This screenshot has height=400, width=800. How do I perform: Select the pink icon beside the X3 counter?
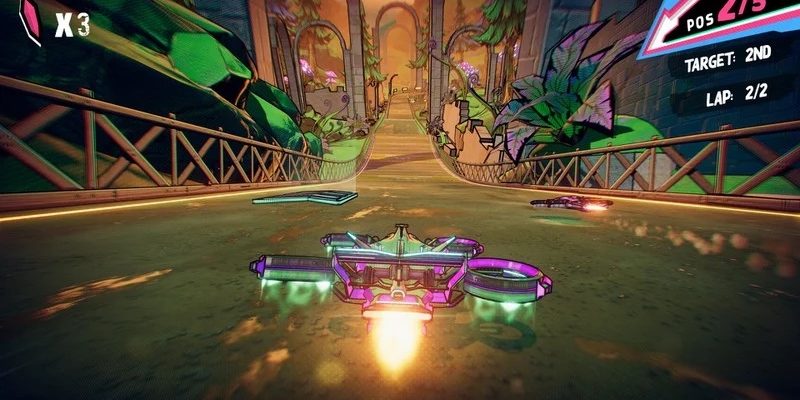pos(30,21)
